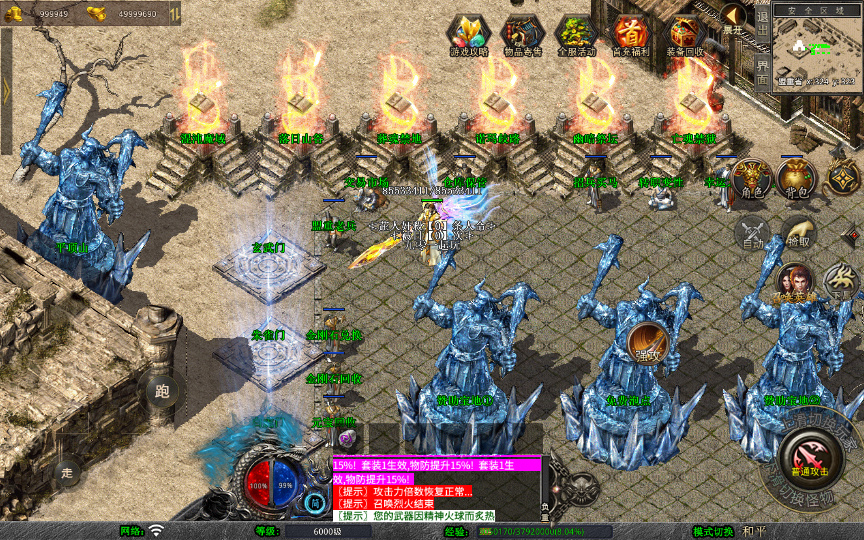Open the 首充福利 first-recharge bonus
The image size is (864, 540).
[630, 34]
